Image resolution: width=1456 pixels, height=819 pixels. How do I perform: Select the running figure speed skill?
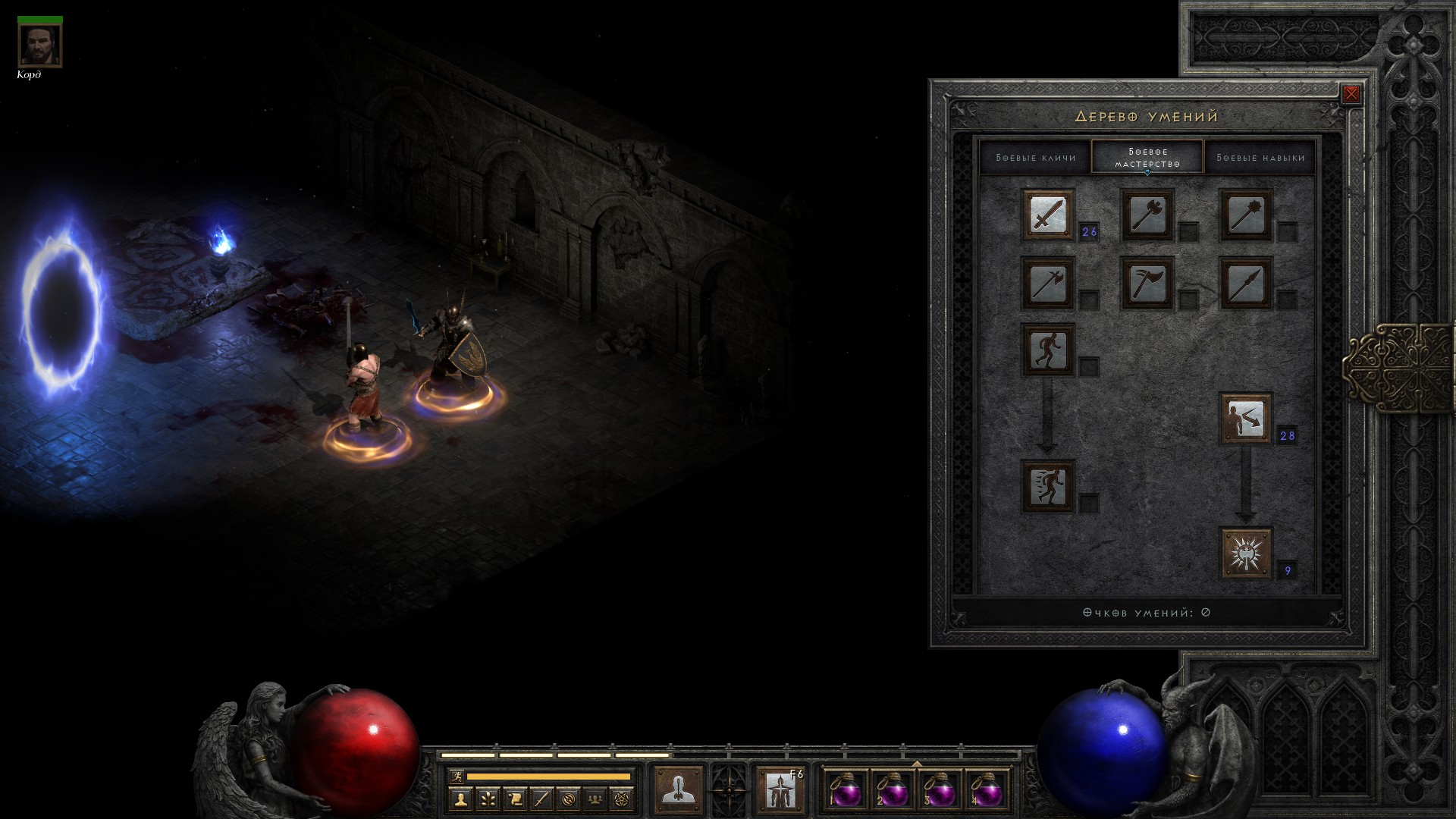(x=1048, y=486)
